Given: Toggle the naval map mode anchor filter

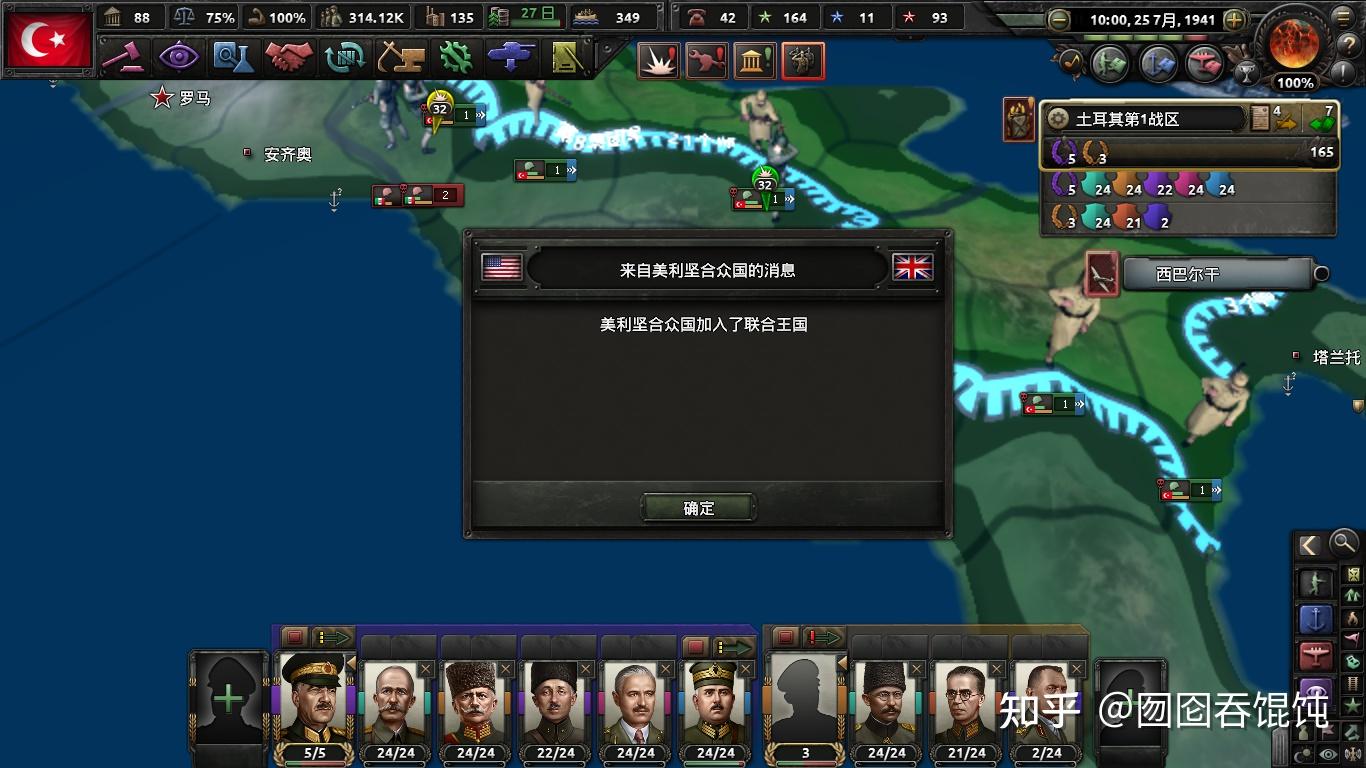Looking at the screenshot, I should [1317, 616].
